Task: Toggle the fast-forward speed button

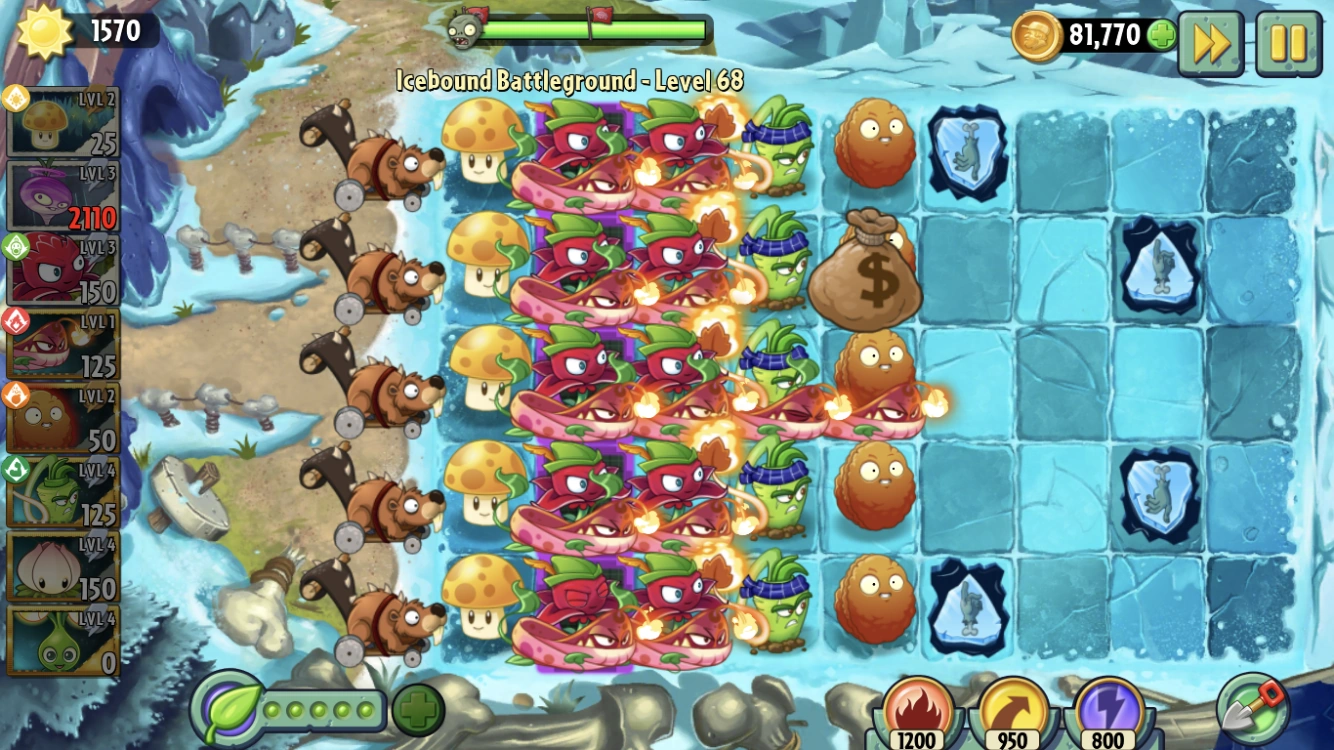Action: coord(1211,41)
